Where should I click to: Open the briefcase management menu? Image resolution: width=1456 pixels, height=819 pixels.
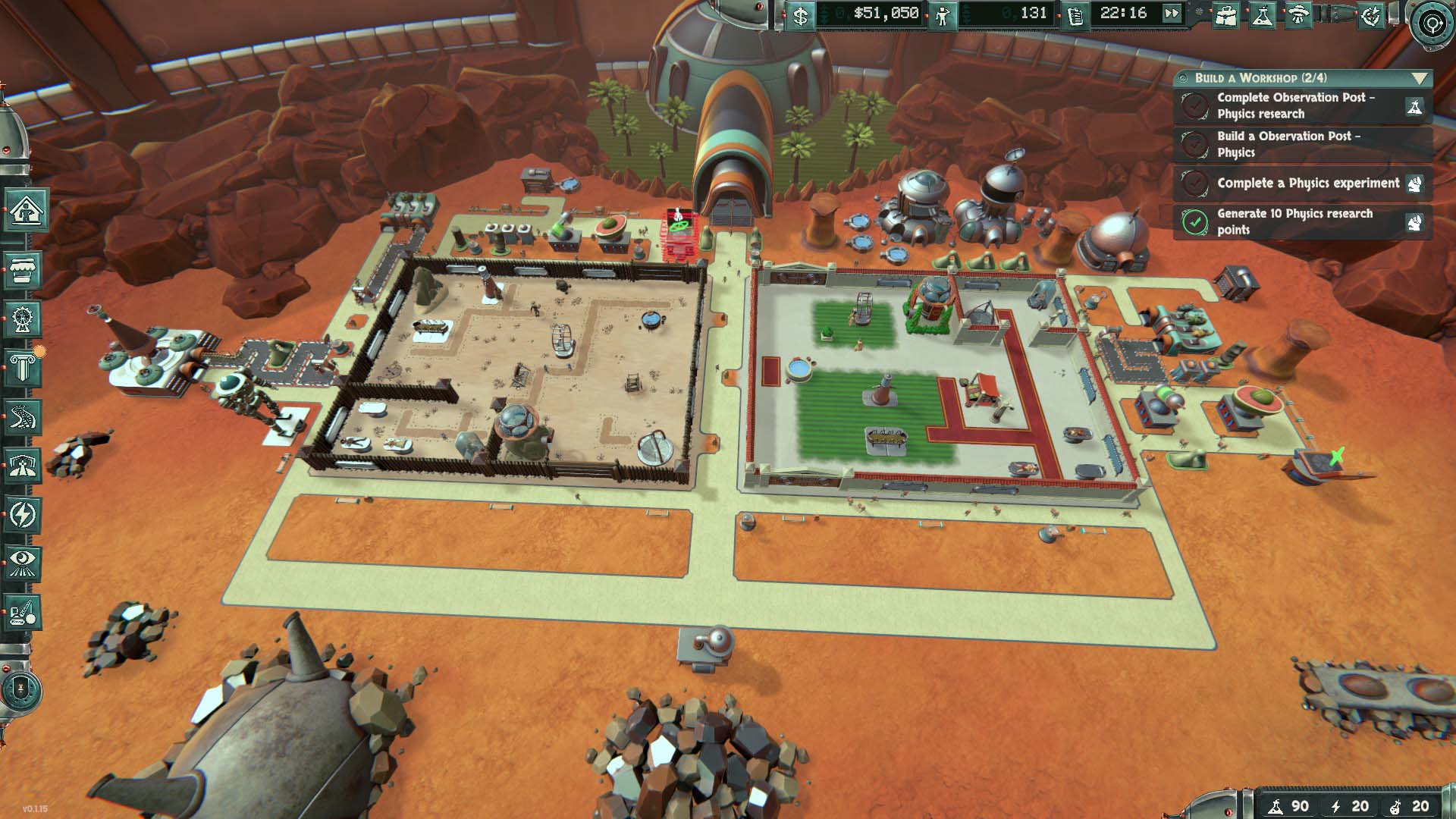pyautogui.click(x=1225, y=14)
